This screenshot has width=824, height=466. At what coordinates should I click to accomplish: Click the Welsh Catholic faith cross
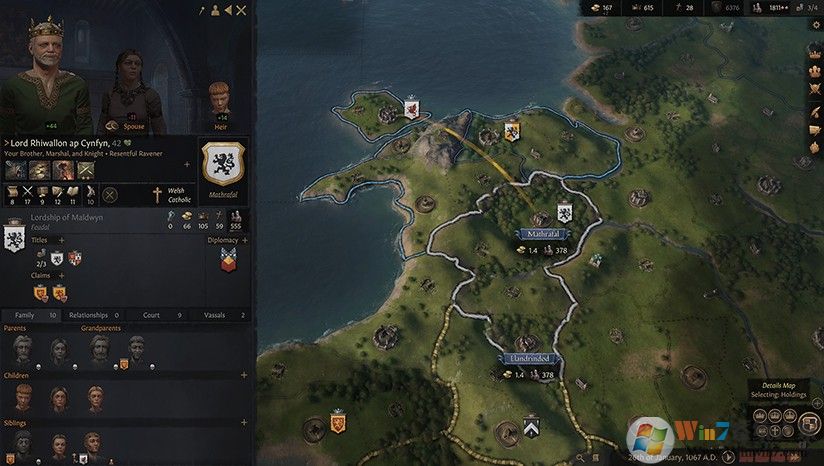click(x=157, y=195)
